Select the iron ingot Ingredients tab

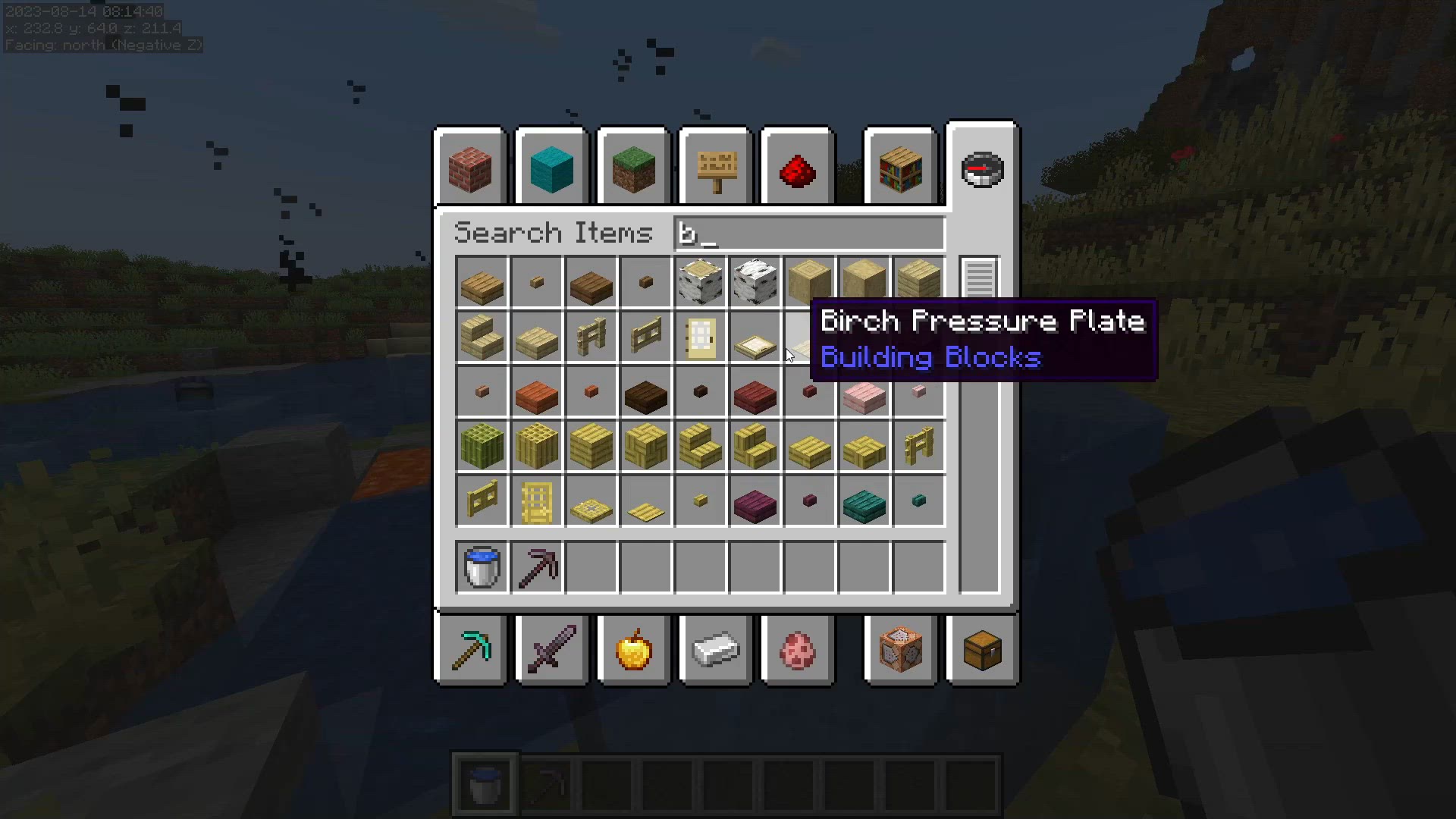tap(716, 650)
